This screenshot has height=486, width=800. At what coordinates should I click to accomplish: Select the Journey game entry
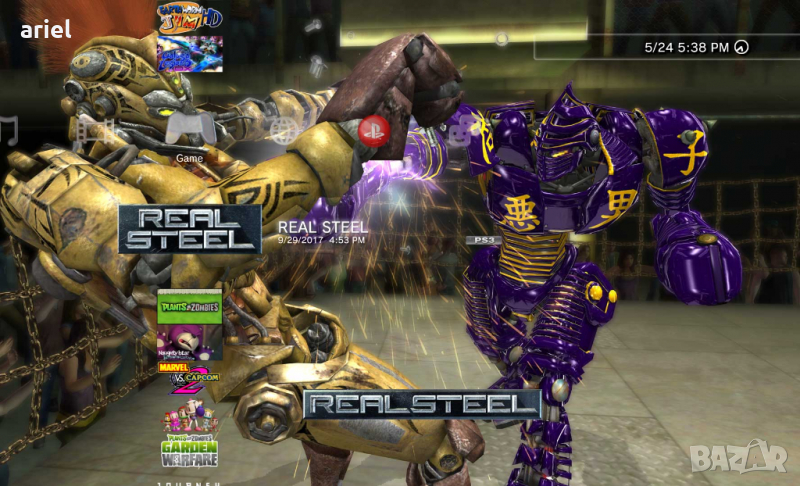[189, 482]
